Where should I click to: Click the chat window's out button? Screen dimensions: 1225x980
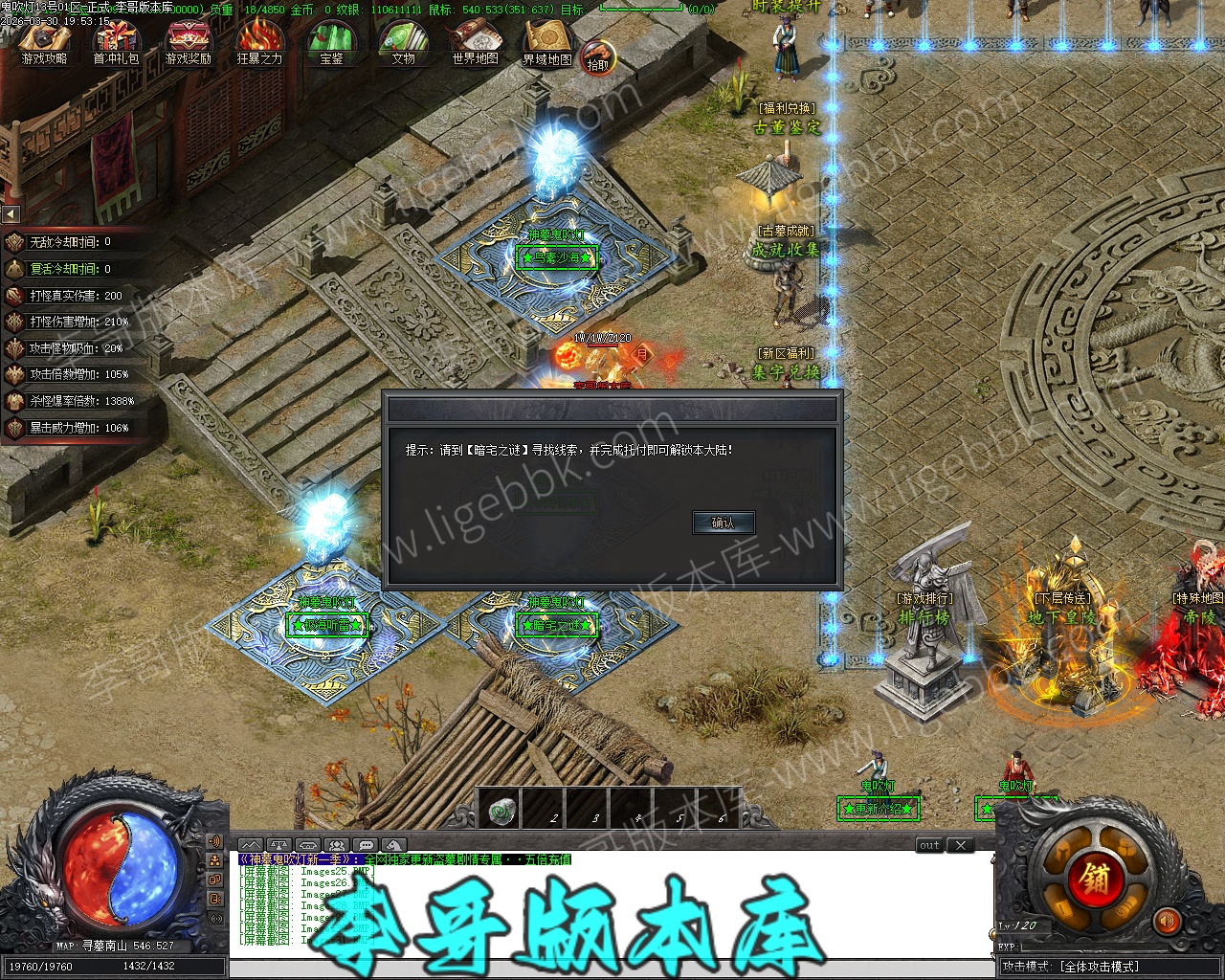(x=929, y=845)
